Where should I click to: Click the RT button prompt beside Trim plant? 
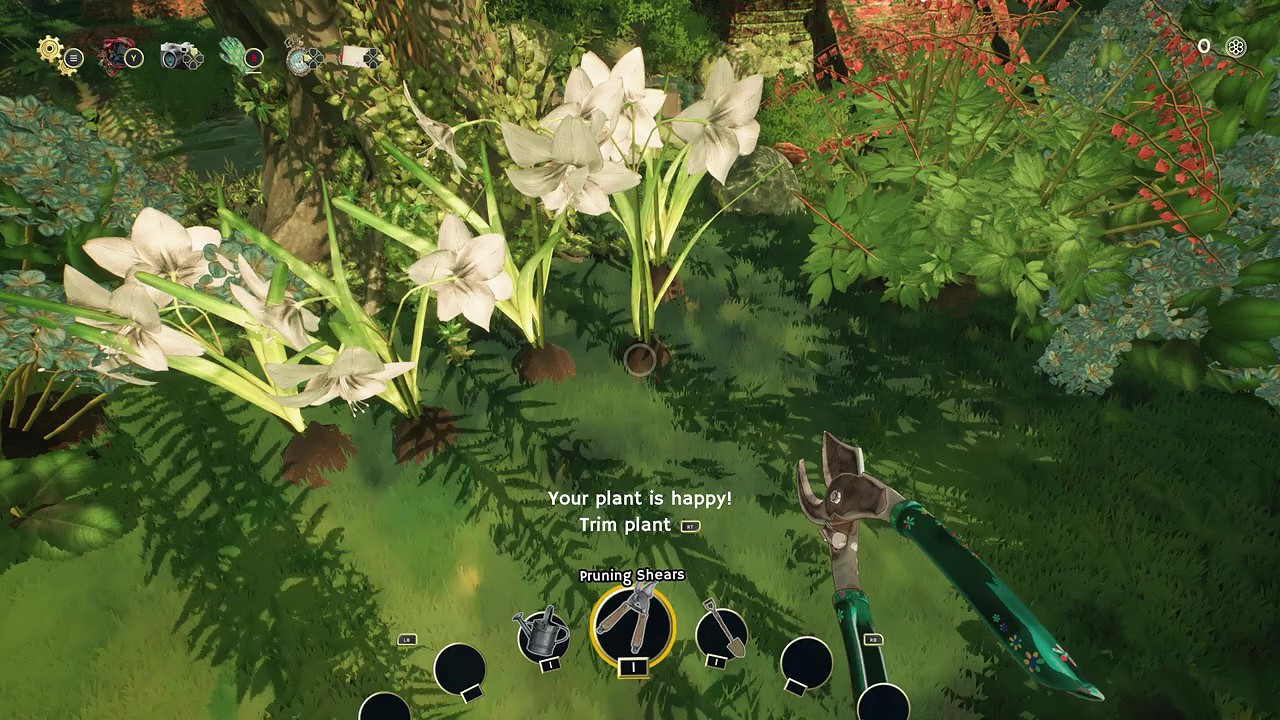click(x=690, y=524)
